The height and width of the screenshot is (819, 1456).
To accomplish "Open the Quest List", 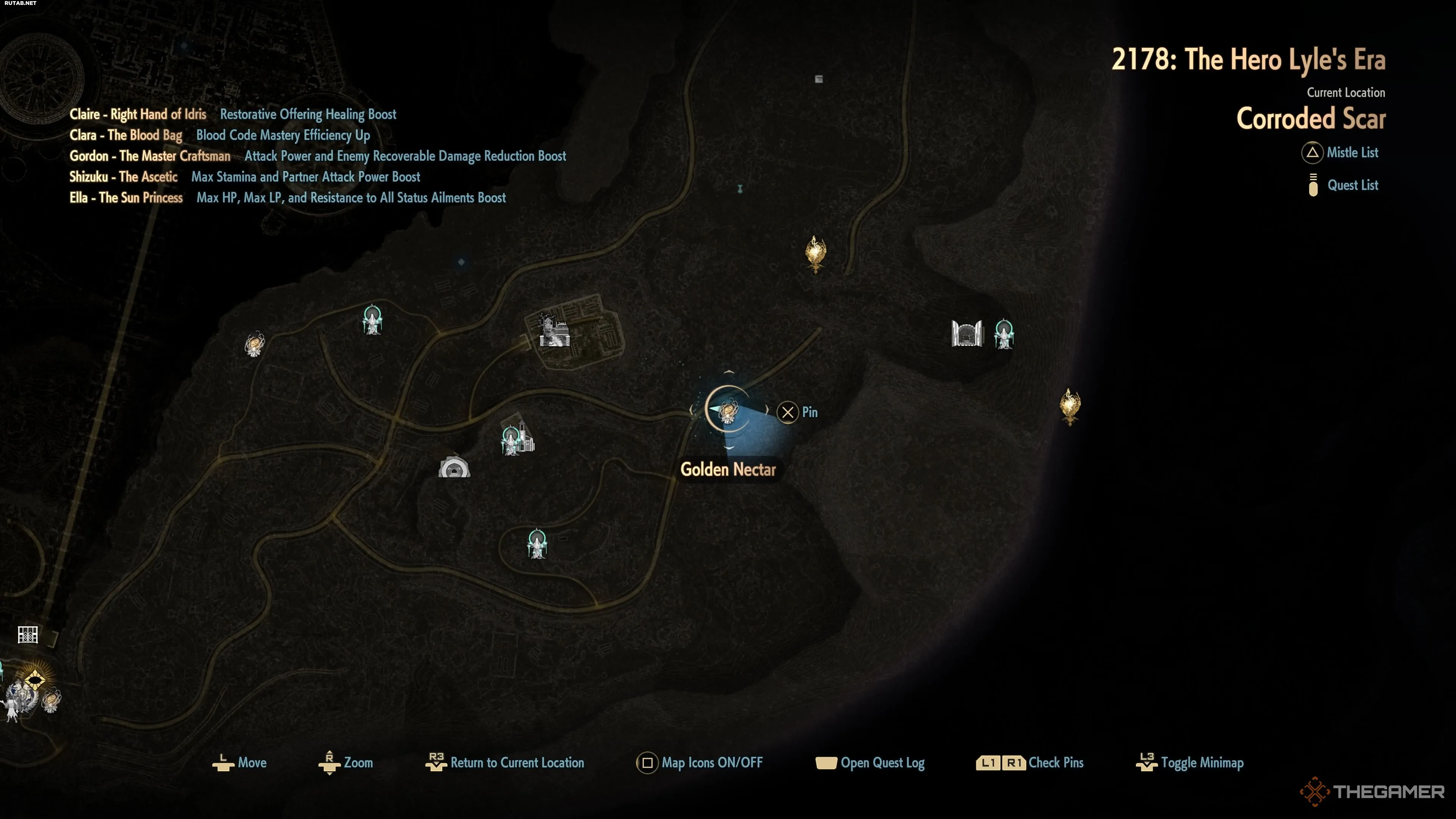I will [x=1351, y=185].
